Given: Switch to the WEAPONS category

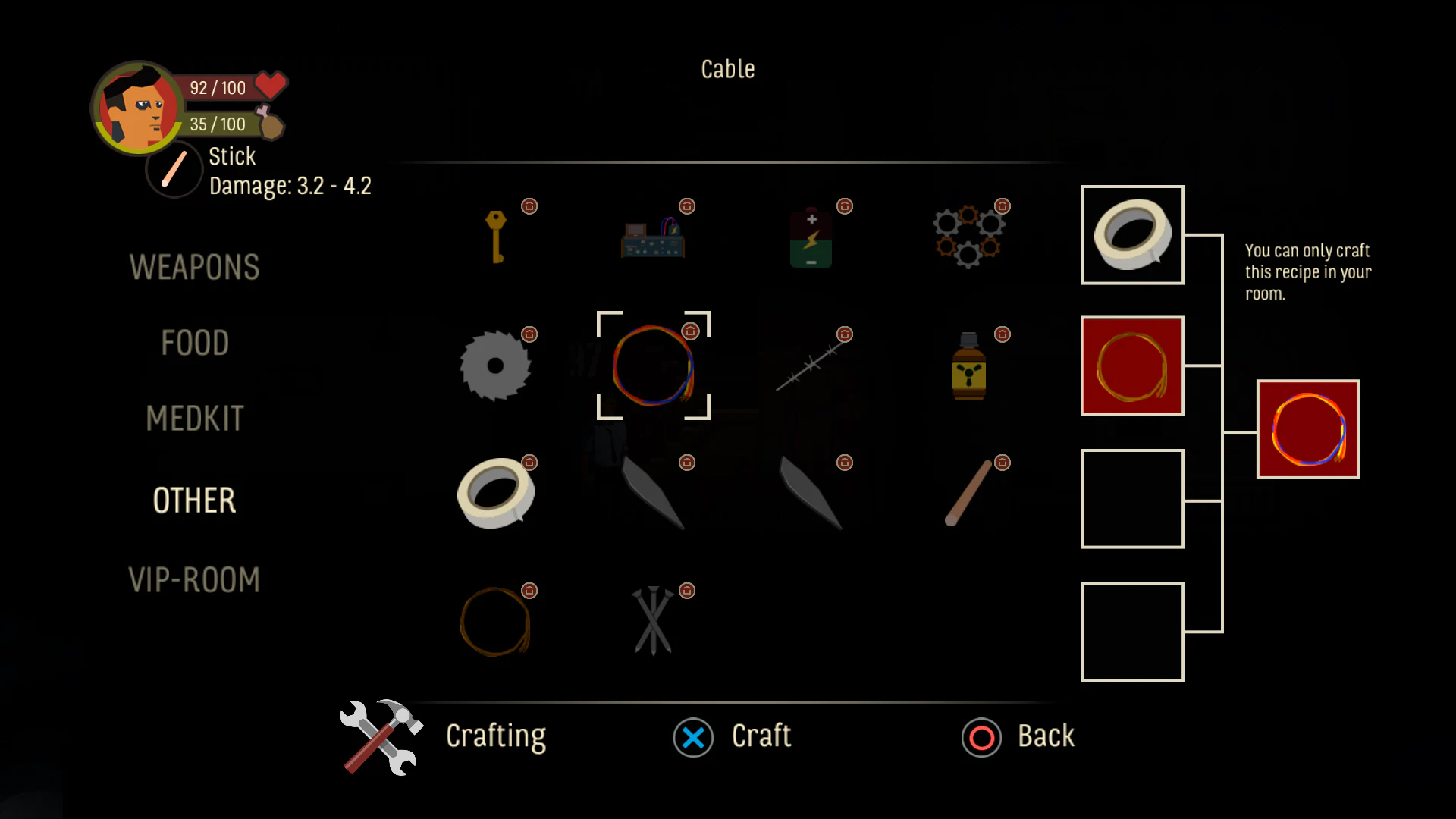Looking at the screenshot, I should click(195, 267).
